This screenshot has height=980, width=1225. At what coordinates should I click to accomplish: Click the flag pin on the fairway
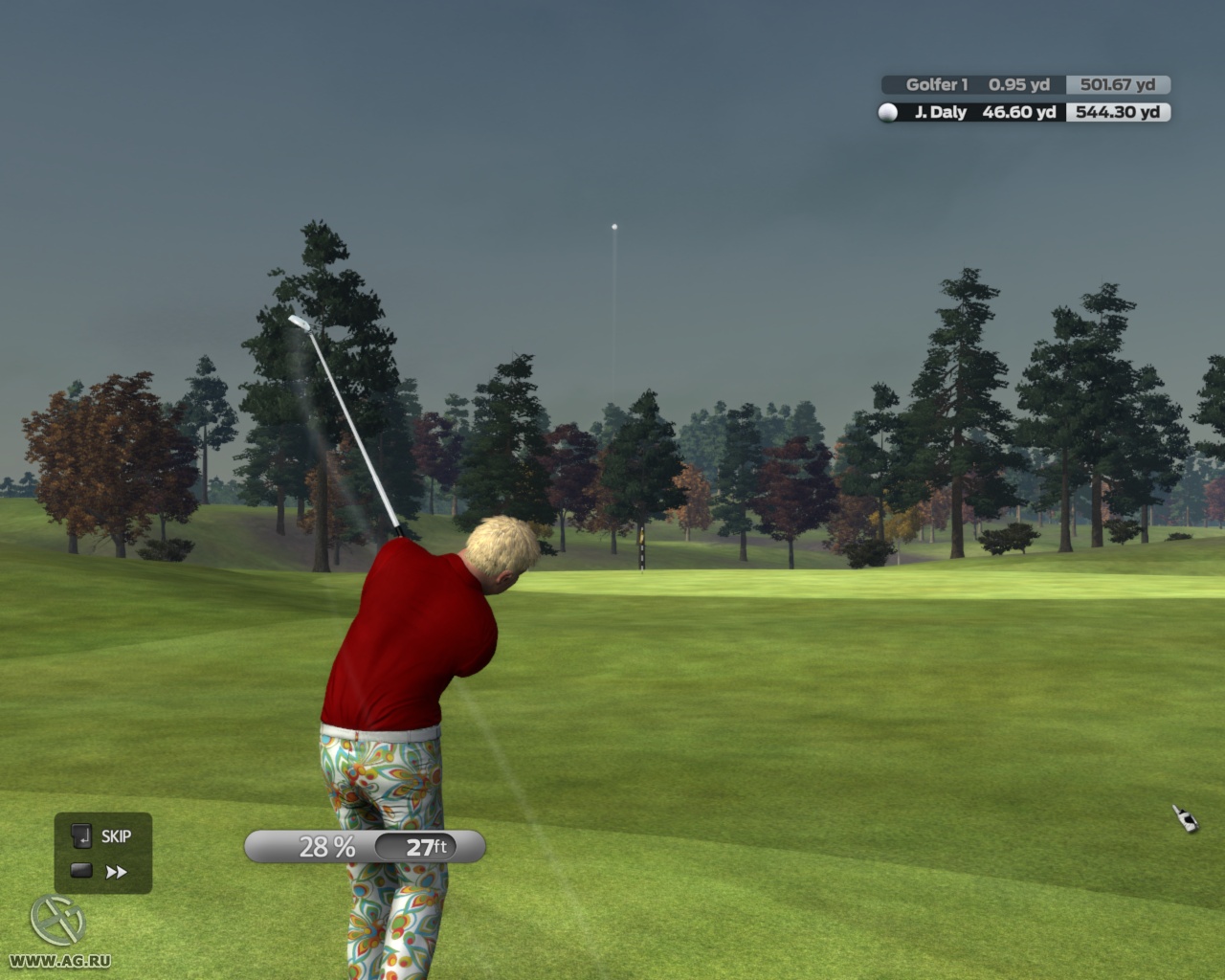[643, 550]
